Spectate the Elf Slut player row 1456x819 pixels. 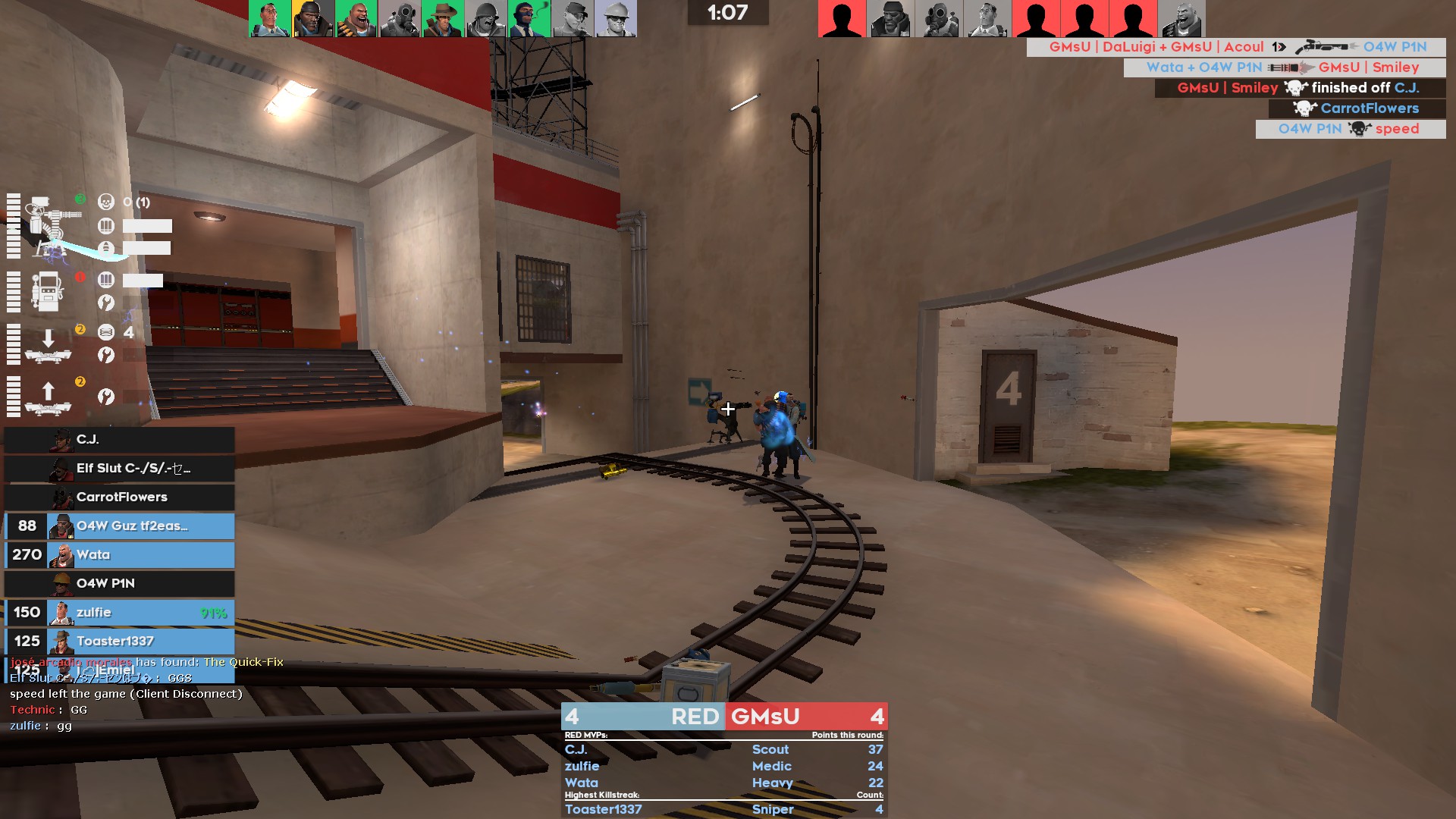tap(119, 469)
